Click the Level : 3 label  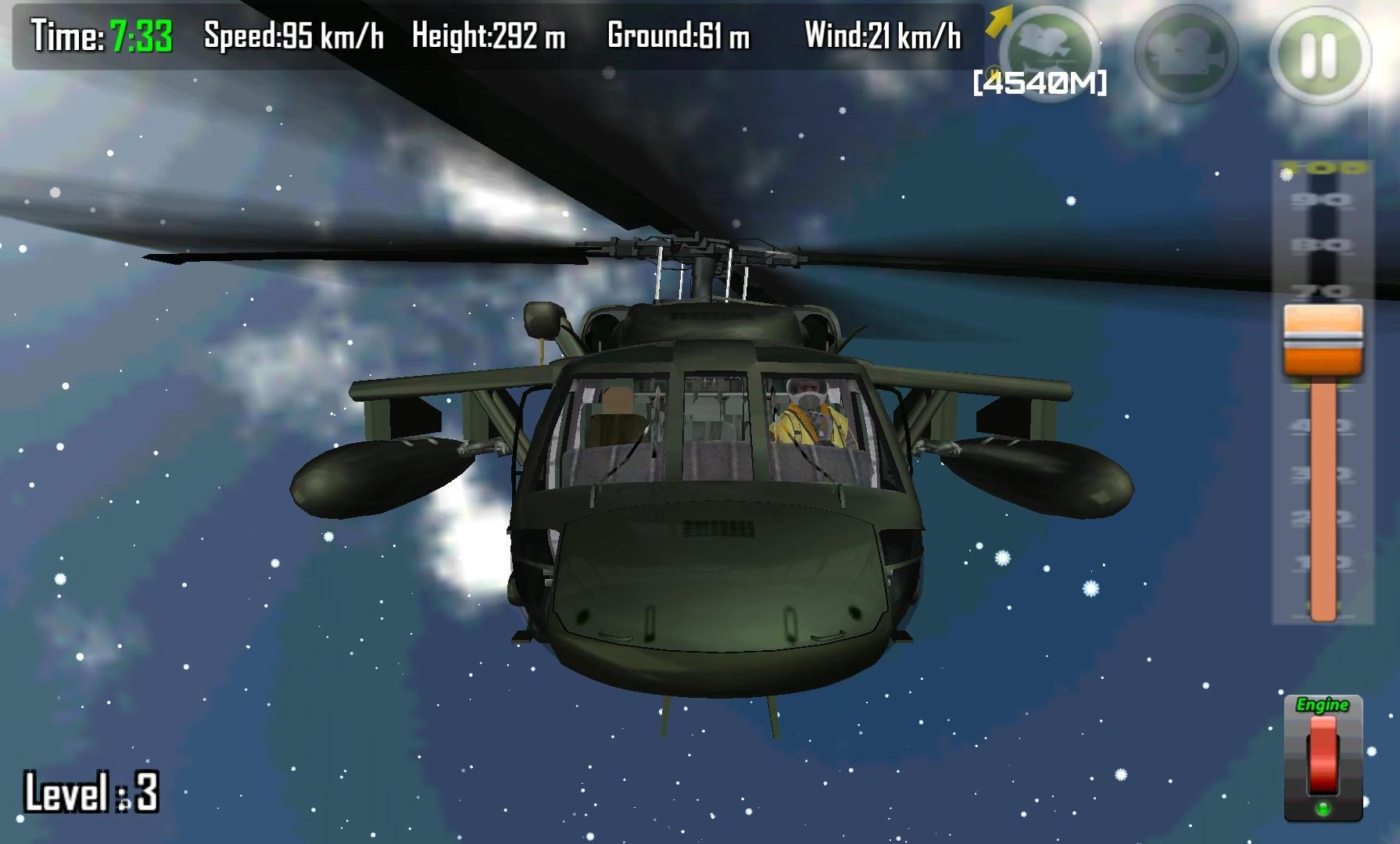click(90, 791)
